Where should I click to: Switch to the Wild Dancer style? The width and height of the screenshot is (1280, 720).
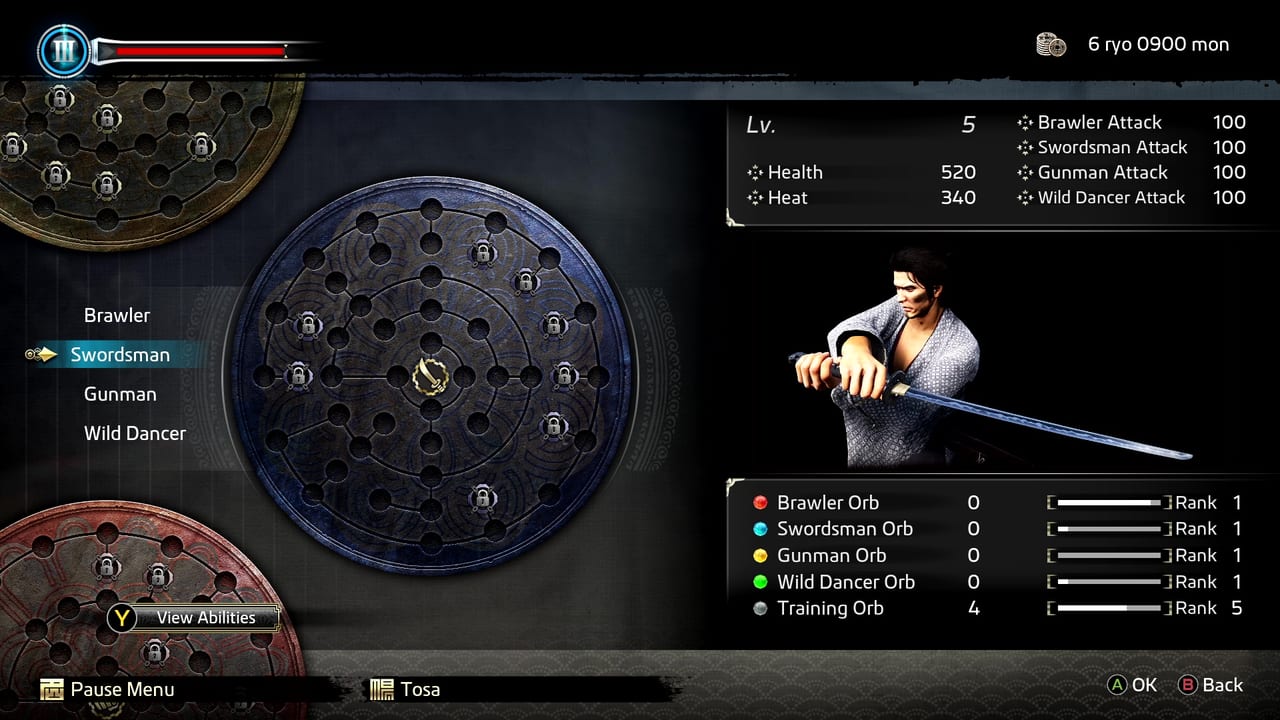coord(134,433)
